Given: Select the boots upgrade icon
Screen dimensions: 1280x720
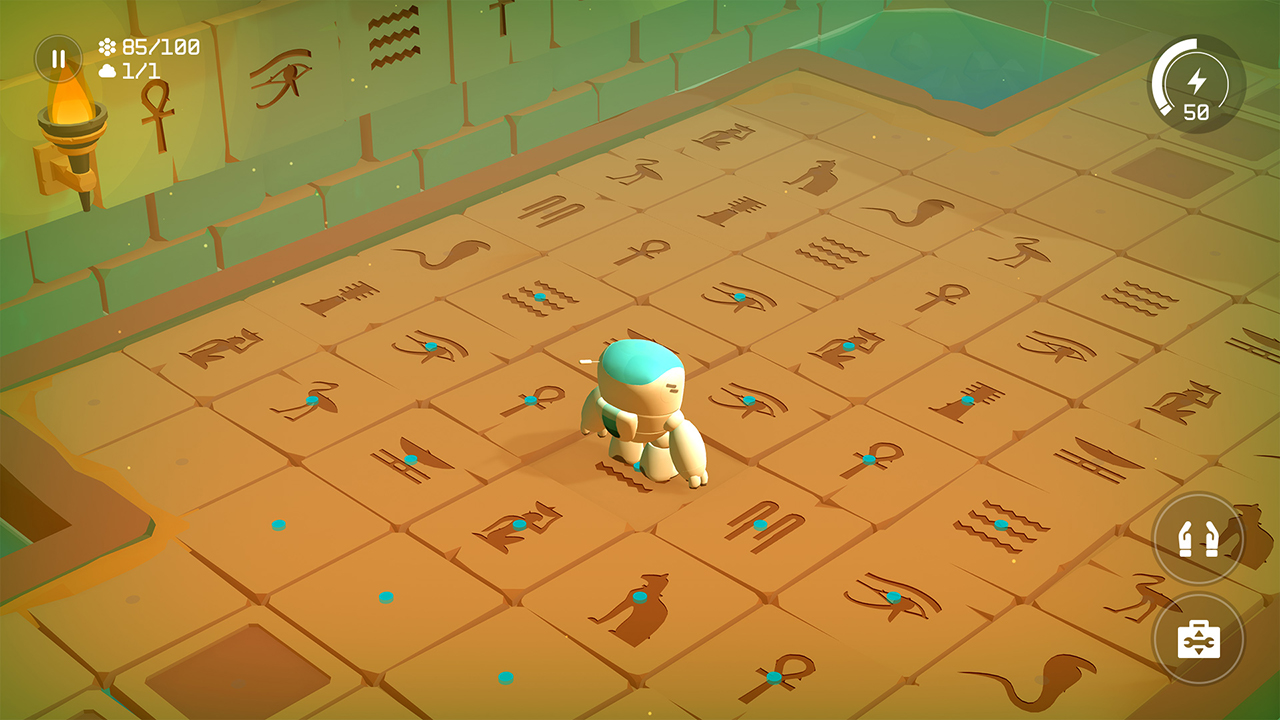Looking at the screenshot, I should tap(1198, 540).
